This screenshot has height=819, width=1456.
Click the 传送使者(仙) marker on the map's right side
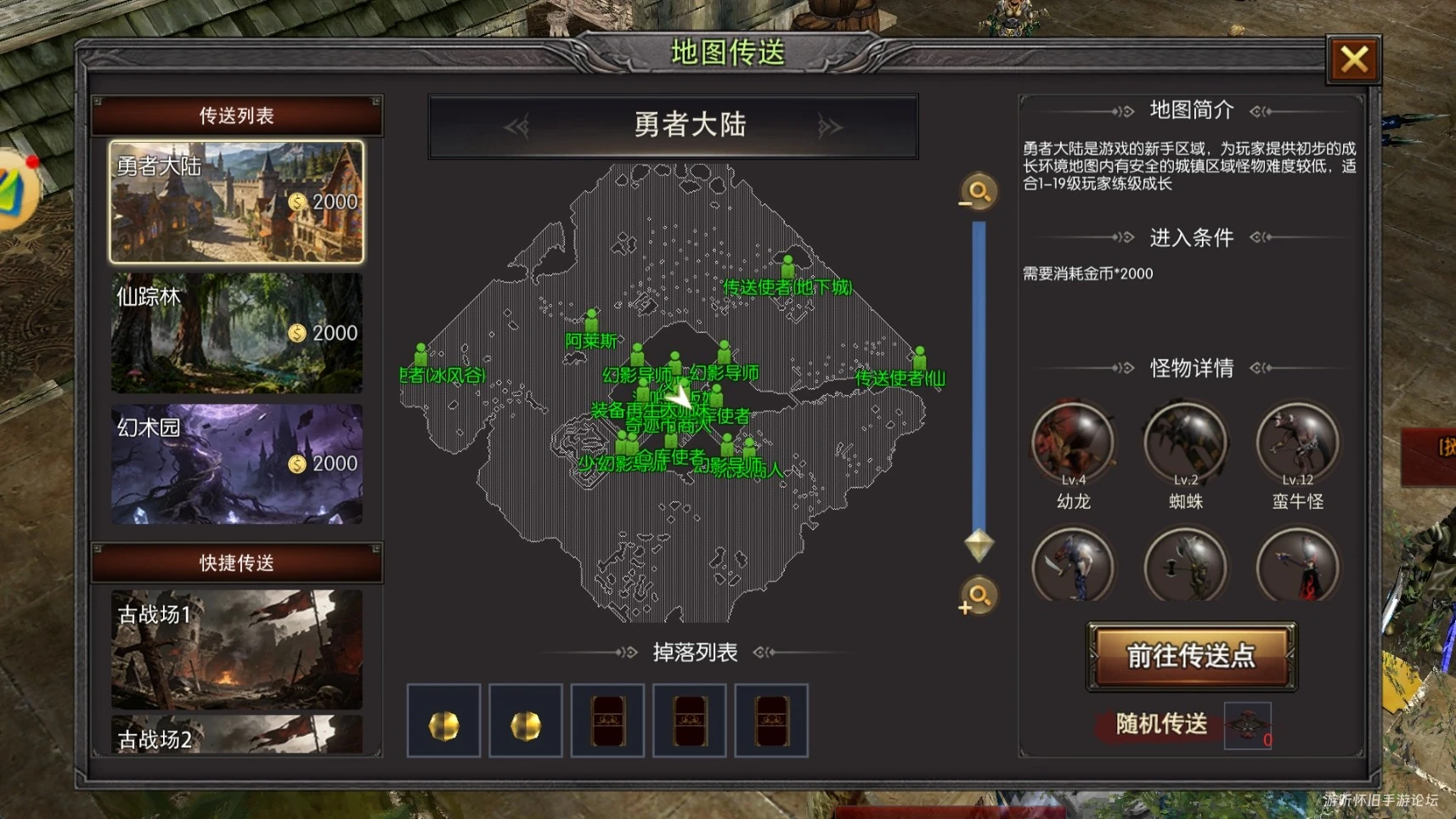919,357
